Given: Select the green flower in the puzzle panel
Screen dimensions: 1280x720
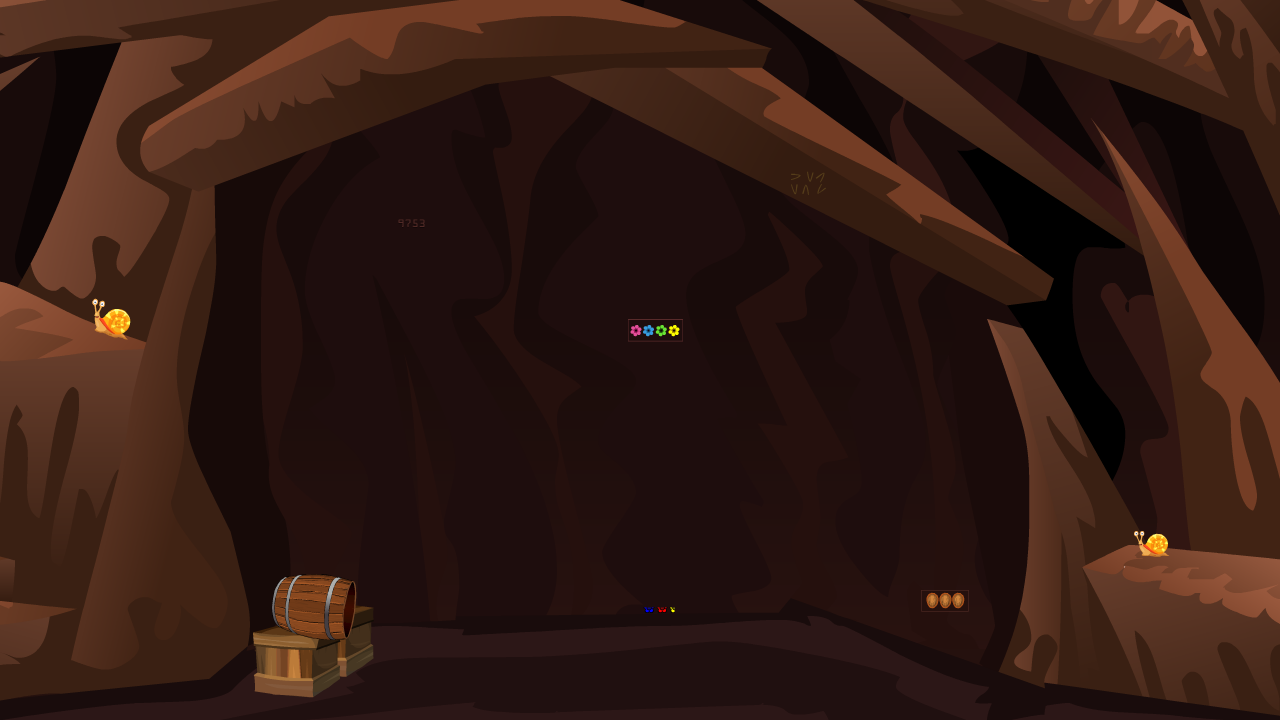Looking at the screenshot, I should (661, 330).
